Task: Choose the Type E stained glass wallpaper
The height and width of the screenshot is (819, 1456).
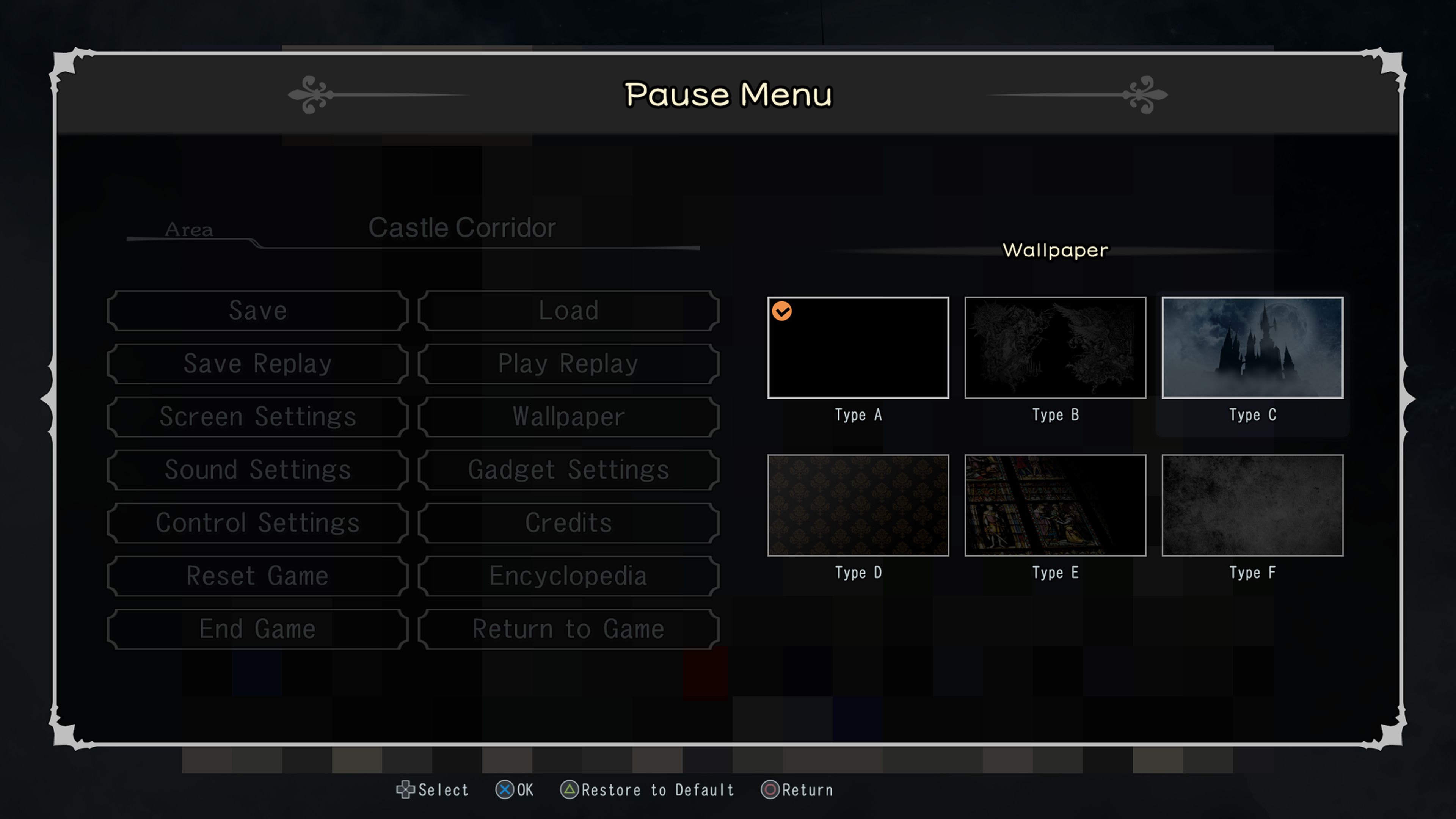Action: coord(1055,505)
